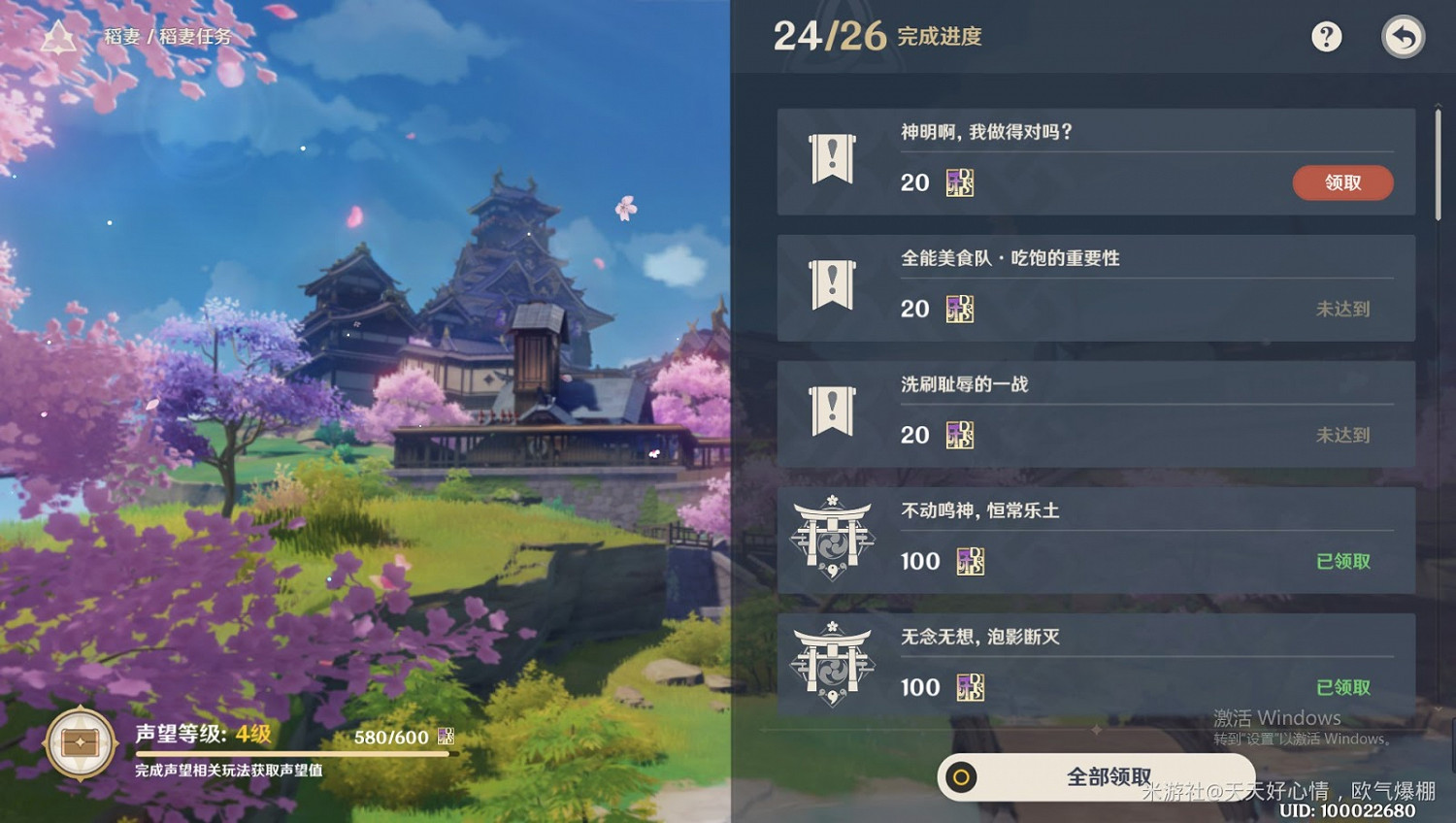Viewport: 1456px width, 823px height.
Task: Click the back arrow icon at top right
Action: (1404, 37)
